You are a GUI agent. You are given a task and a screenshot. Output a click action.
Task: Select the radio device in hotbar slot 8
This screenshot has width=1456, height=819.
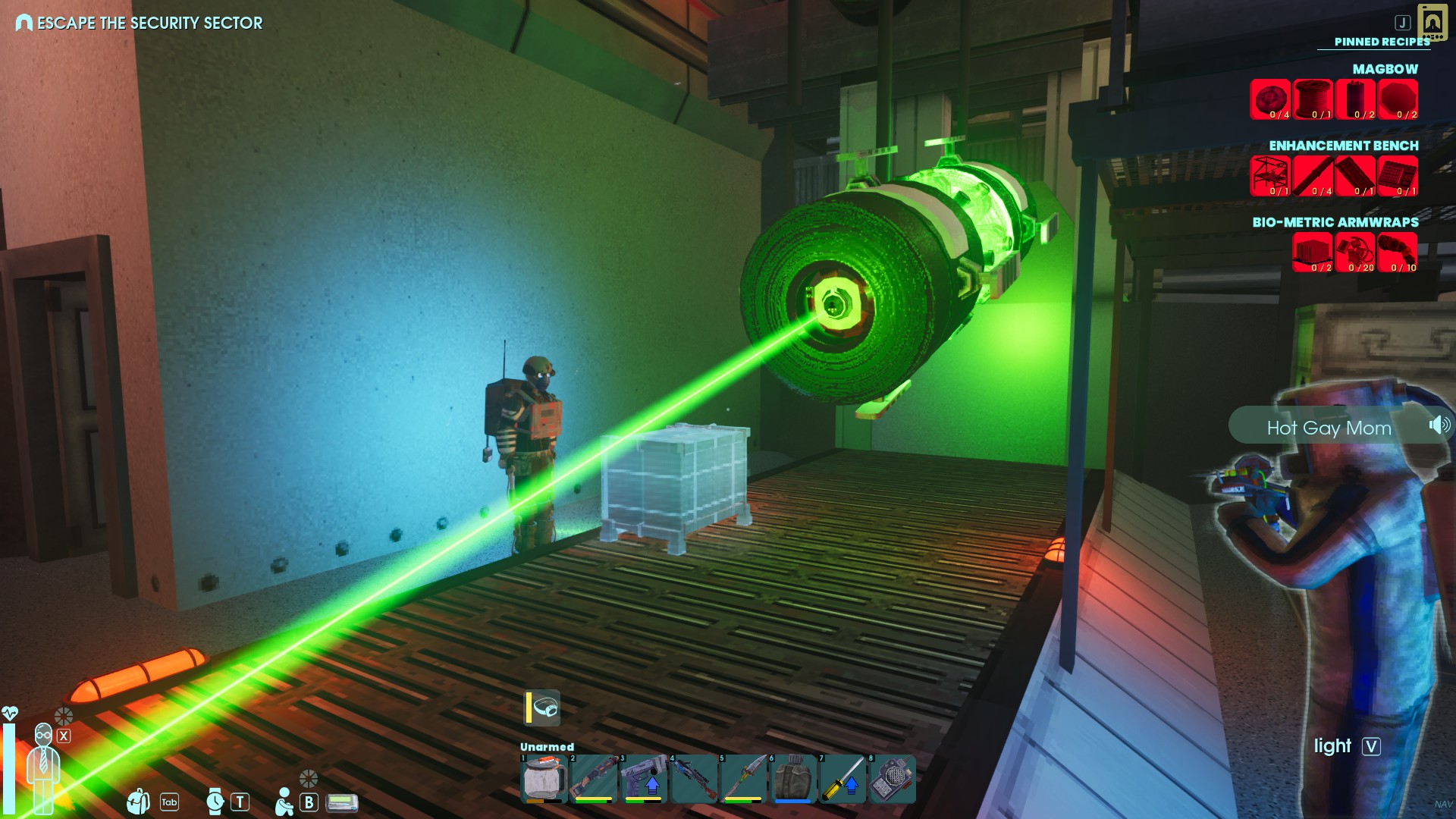pos(893,779)
